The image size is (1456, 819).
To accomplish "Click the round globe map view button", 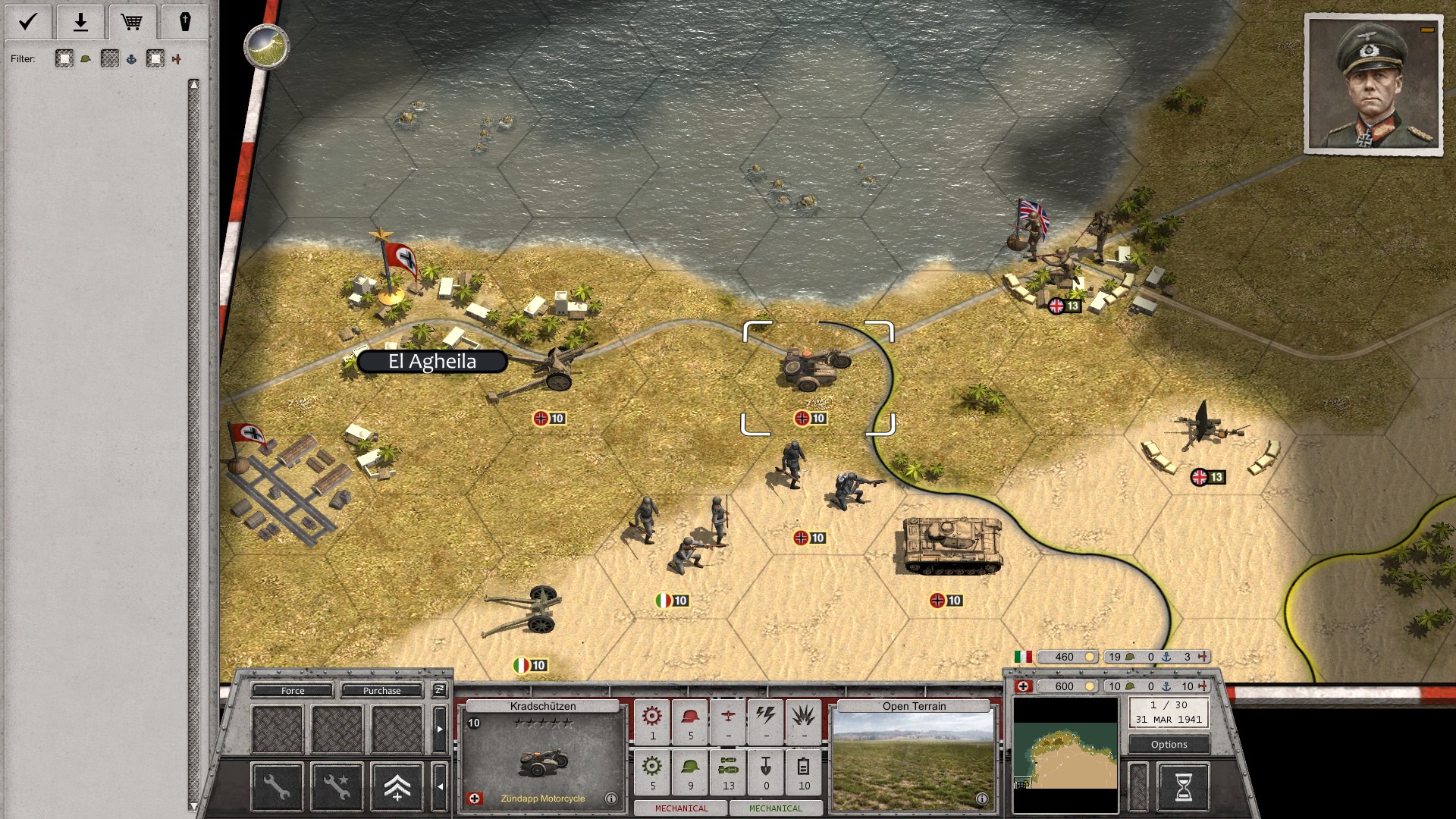I will click(x=266, y=46).
